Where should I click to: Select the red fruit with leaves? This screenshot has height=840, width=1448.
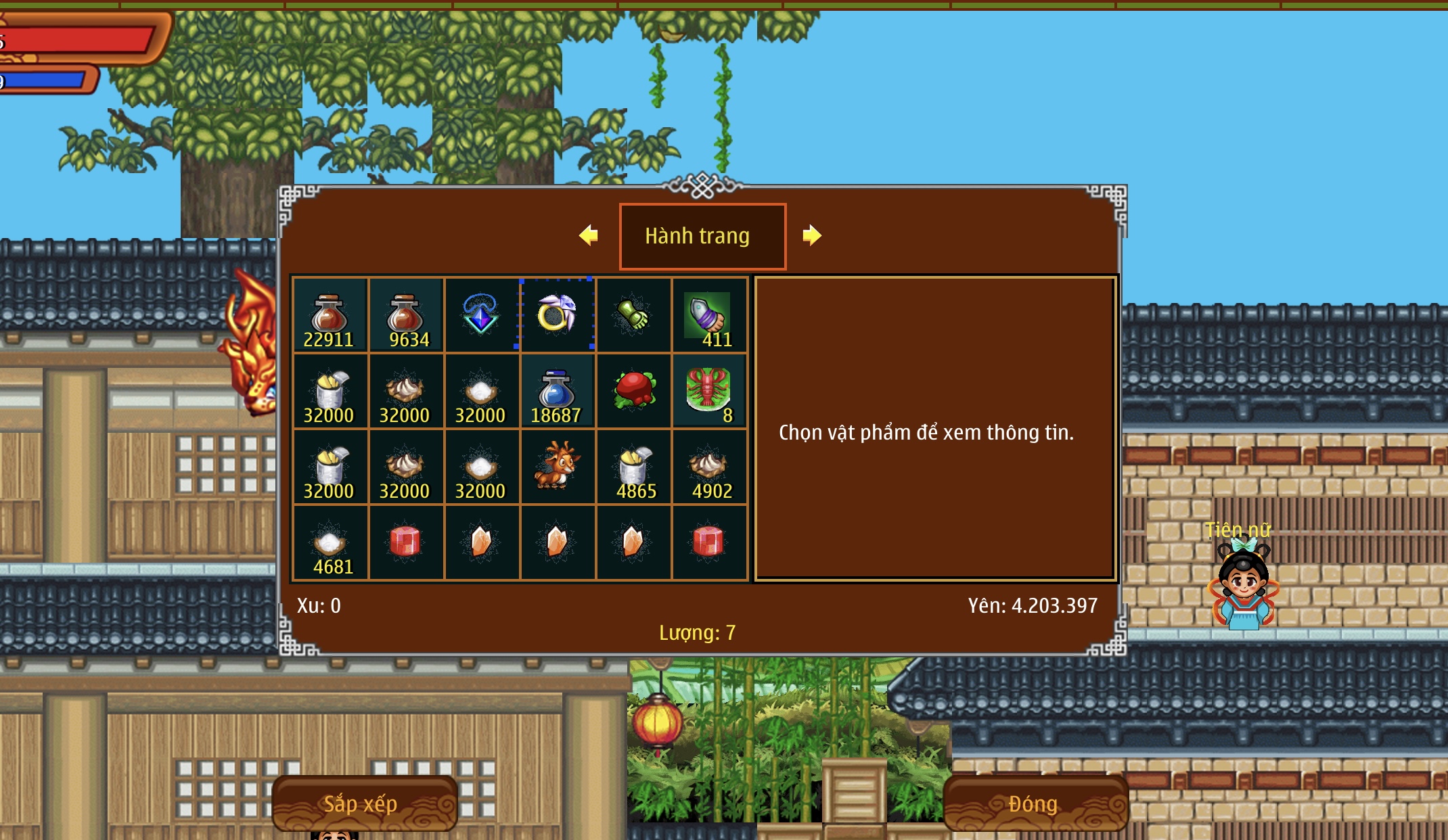click(633, 392)
